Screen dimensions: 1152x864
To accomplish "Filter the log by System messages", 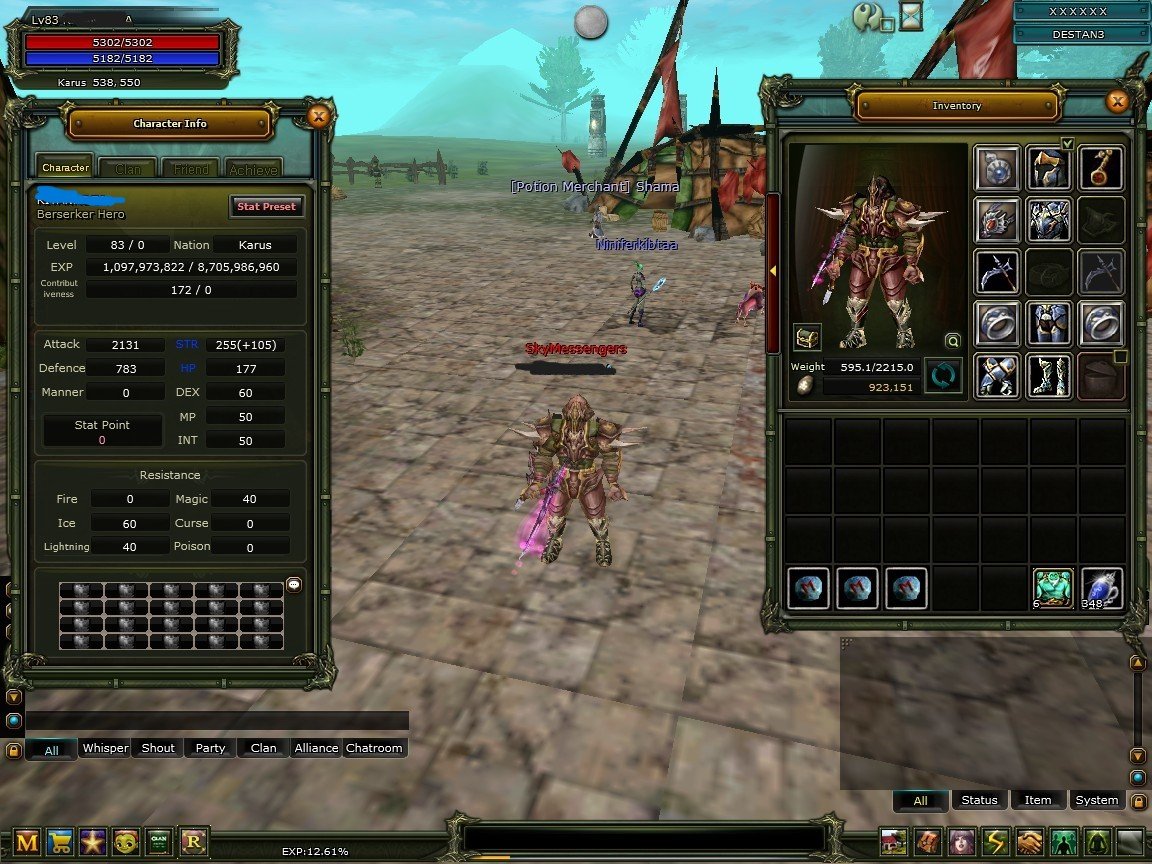I will 1096,800.
